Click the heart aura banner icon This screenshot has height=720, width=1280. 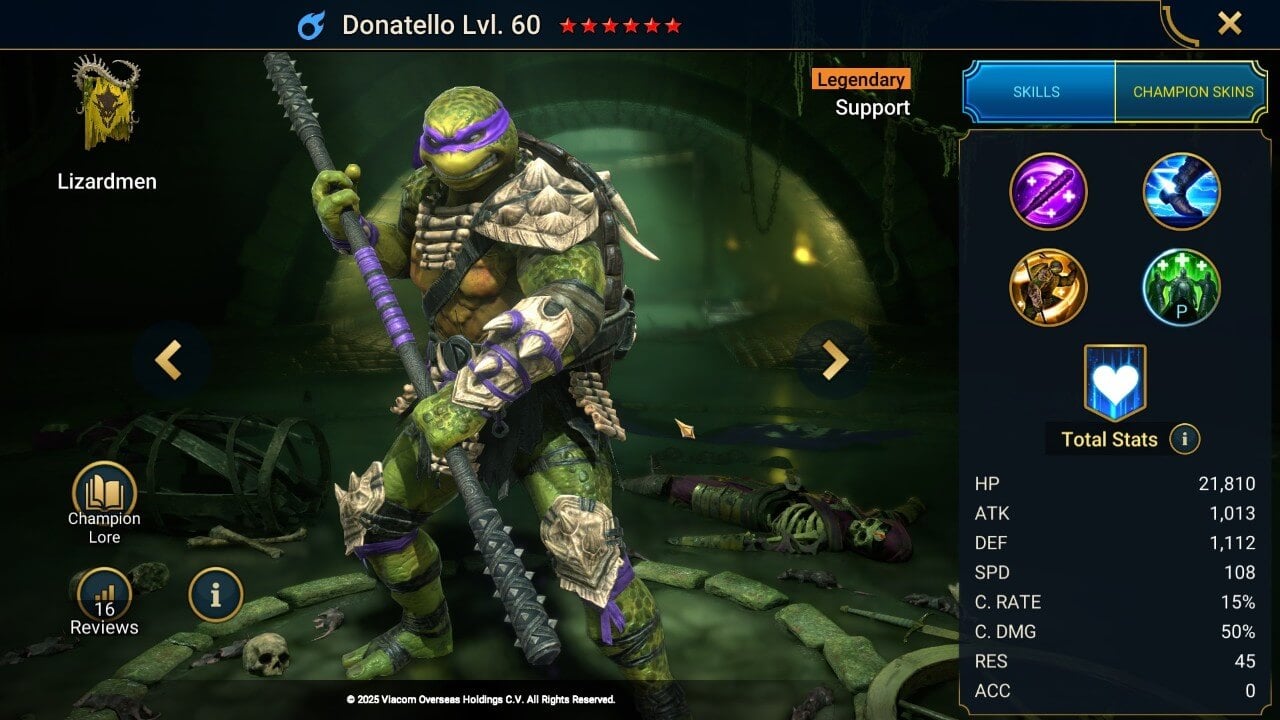1115,382
